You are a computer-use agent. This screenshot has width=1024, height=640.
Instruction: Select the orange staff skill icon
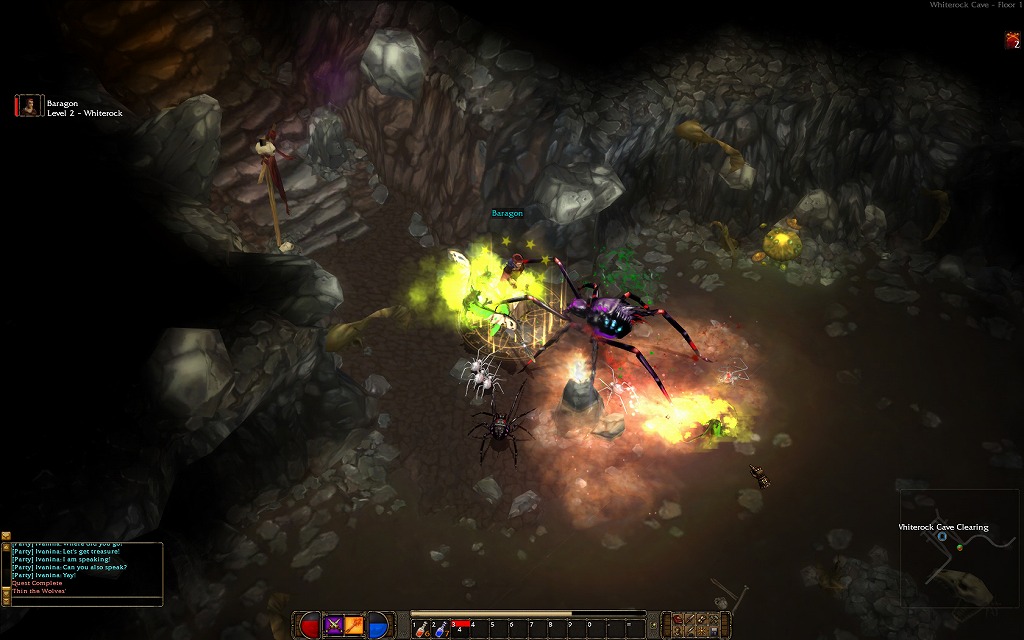pos(355,625)
